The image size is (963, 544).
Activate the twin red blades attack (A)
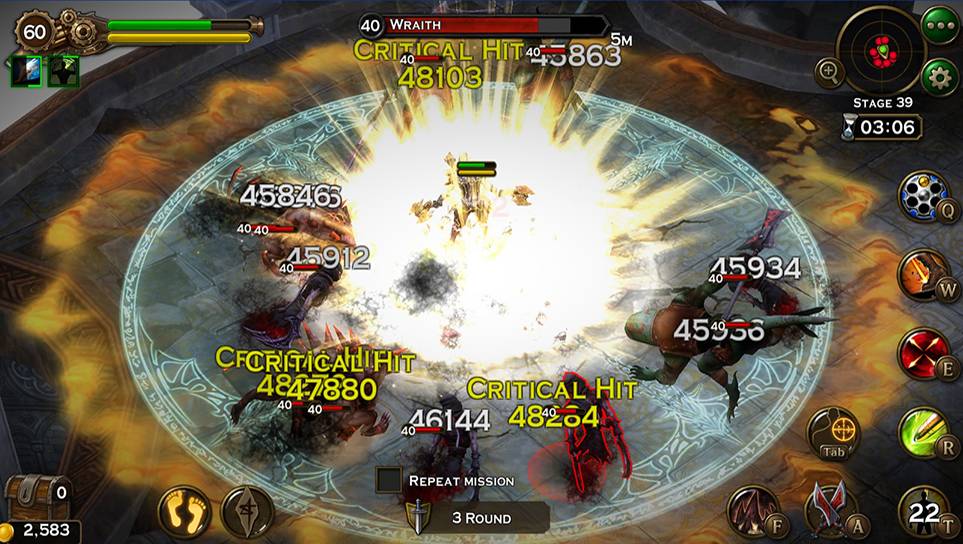(831, 508)
